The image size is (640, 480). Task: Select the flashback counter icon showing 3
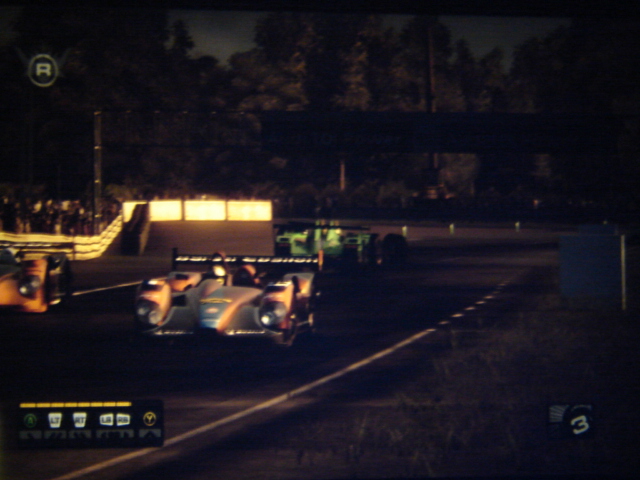572,420
